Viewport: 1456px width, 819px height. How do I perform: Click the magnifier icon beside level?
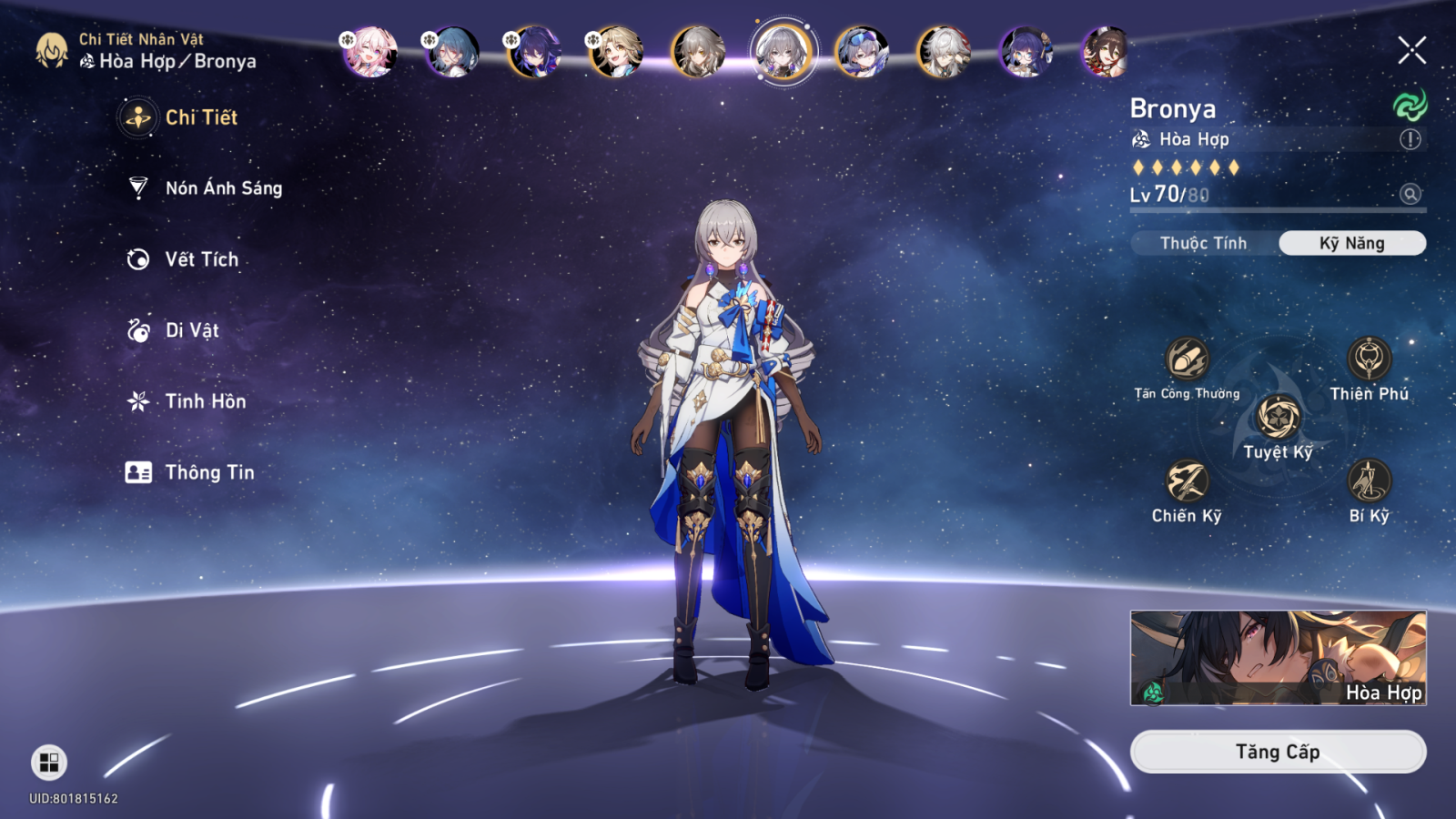click(1410, 194)
